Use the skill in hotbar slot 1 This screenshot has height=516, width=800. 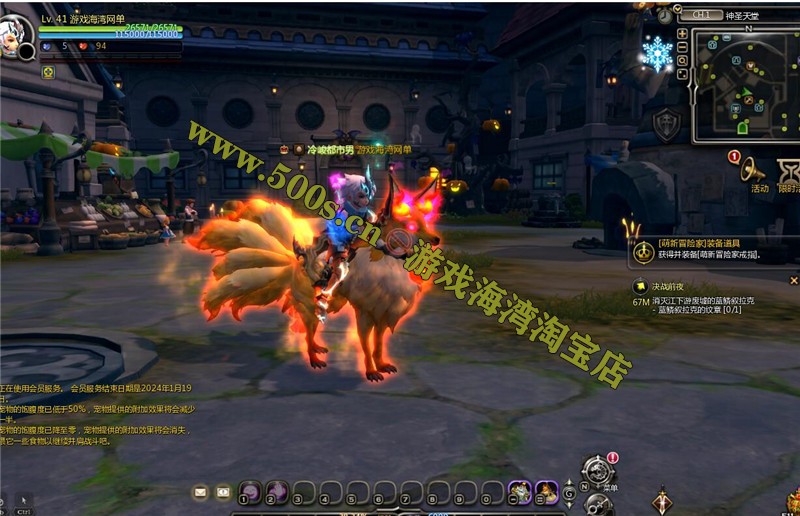pos(249,491)
